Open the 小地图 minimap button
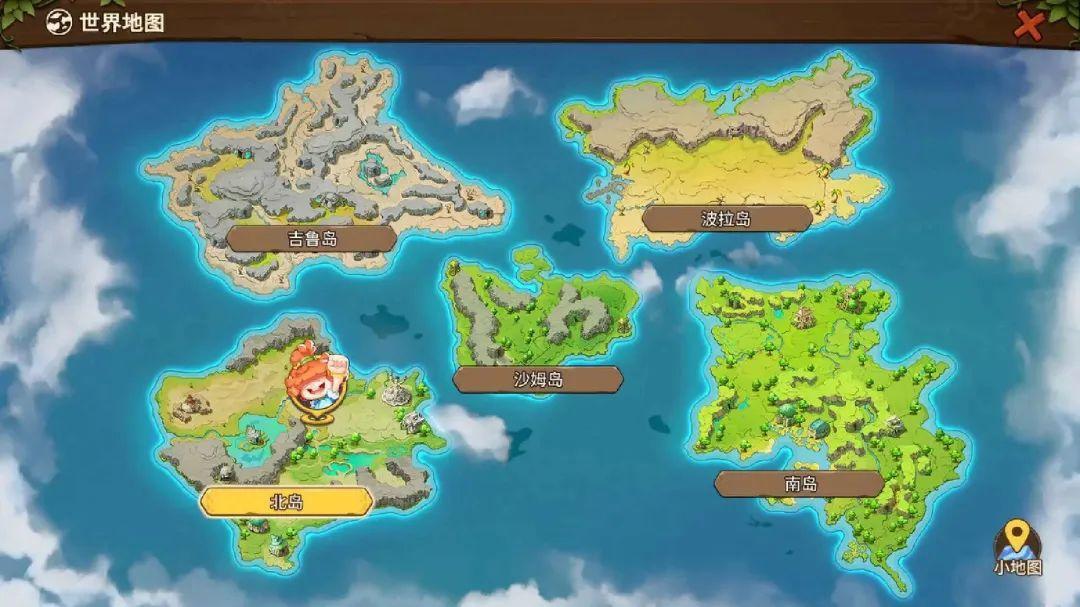 (x=1018, y=548)
